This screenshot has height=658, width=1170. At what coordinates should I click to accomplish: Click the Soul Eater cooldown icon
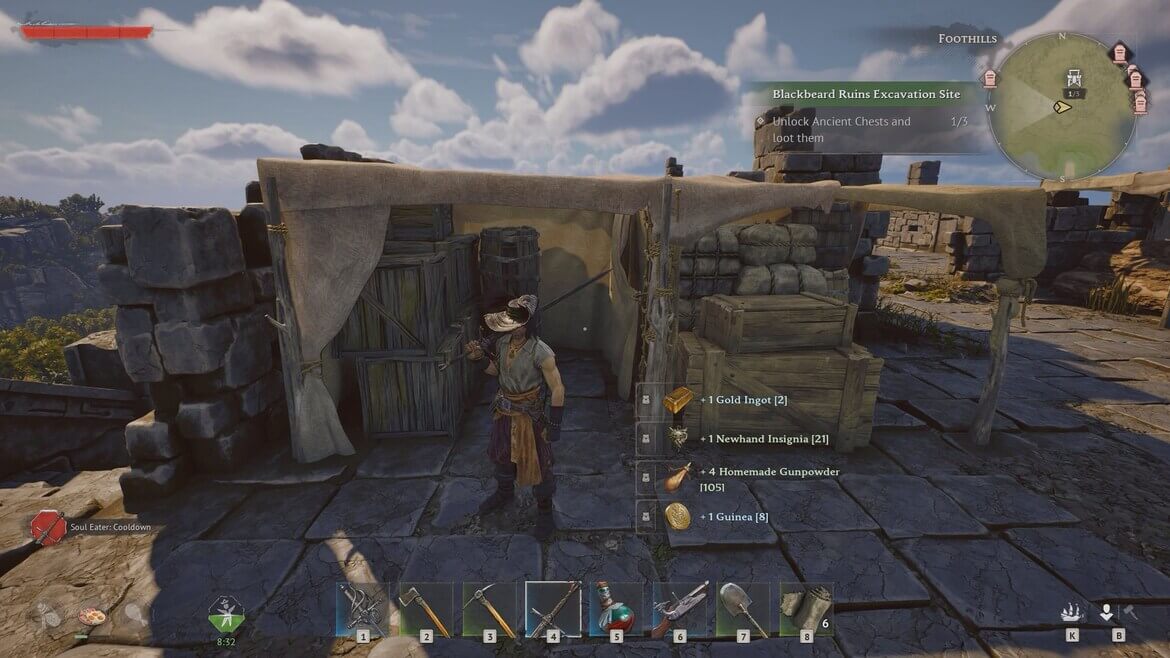(x=48, y=527)
